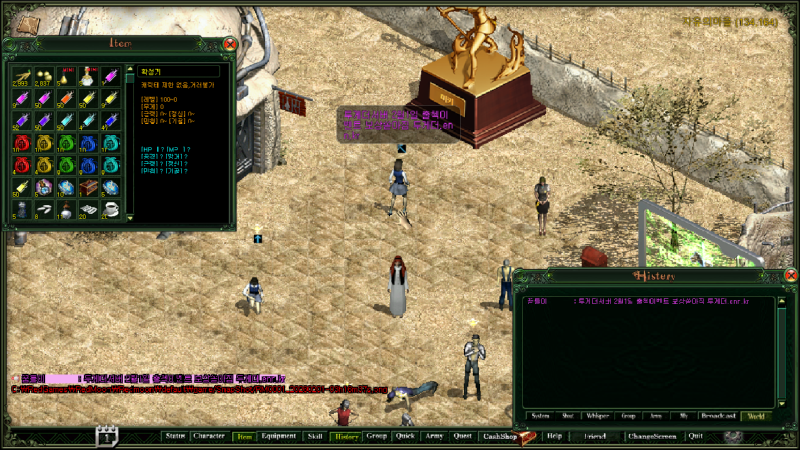Close the Item inventory window

pos(230,44)
